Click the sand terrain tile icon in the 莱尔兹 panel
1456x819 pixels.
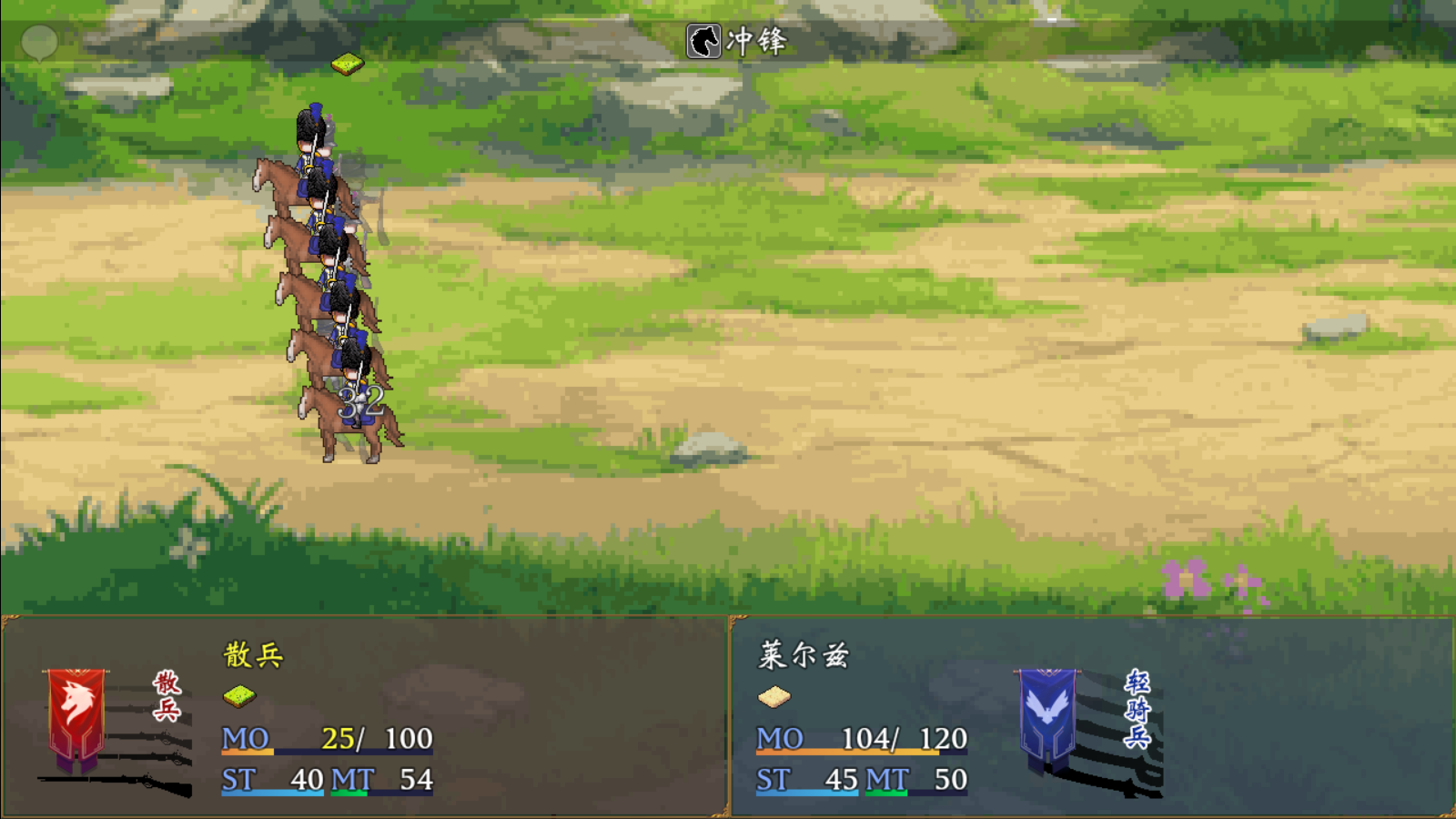click(x=774, y=696)
